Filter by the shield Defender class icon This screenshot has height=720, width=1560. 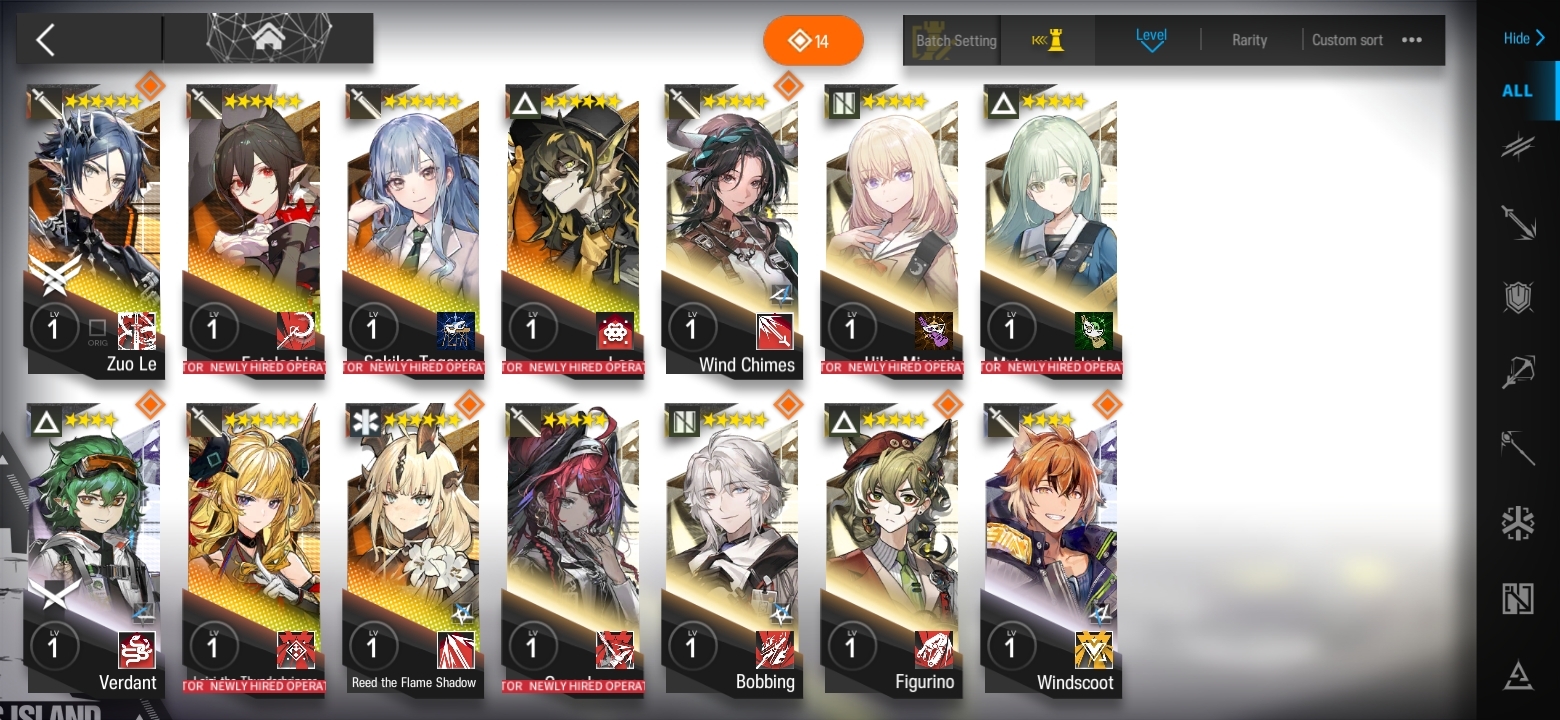[1518, 297]
